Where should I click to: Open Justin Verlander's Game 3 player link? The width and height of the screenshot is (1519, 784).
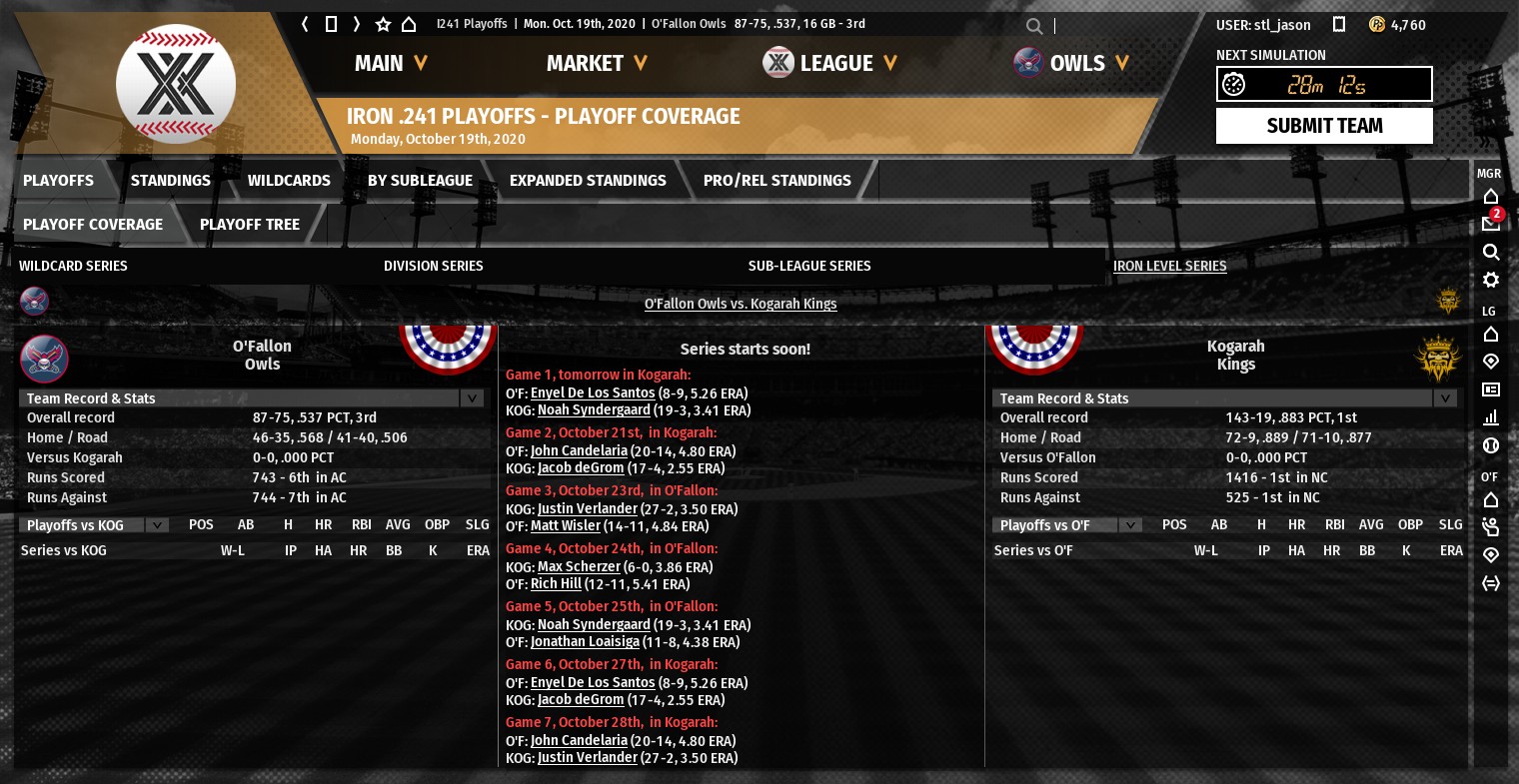click(587, 509)
